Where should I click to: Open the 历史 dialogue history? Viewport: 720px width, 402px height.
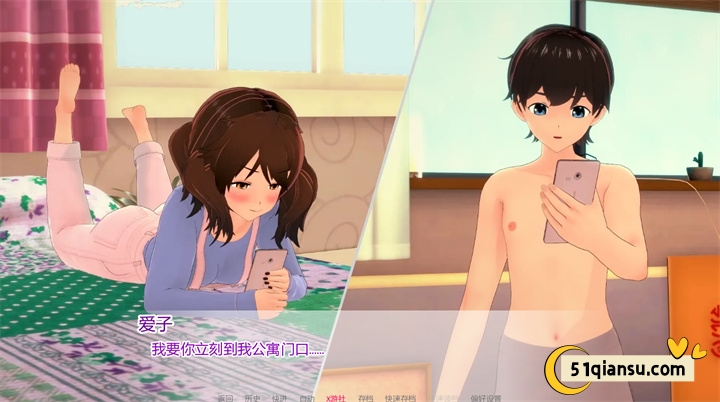pyautogui.click(x=253, y=397)
